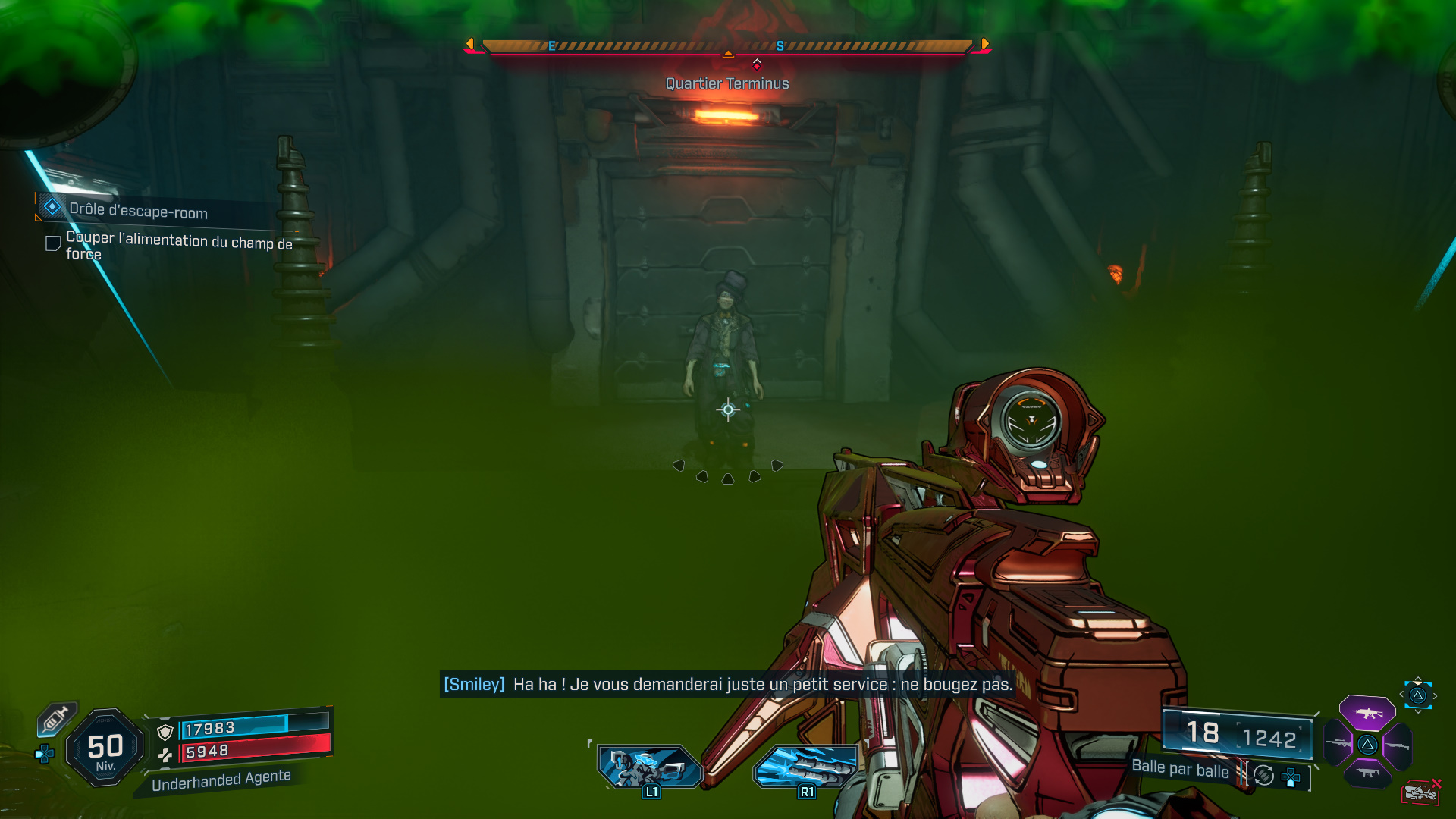Image resolution: width=1456 pixels, height=819 pixels.
Task: Select the sniper rifle weapon slot
Action: (x=1337, y=743)
